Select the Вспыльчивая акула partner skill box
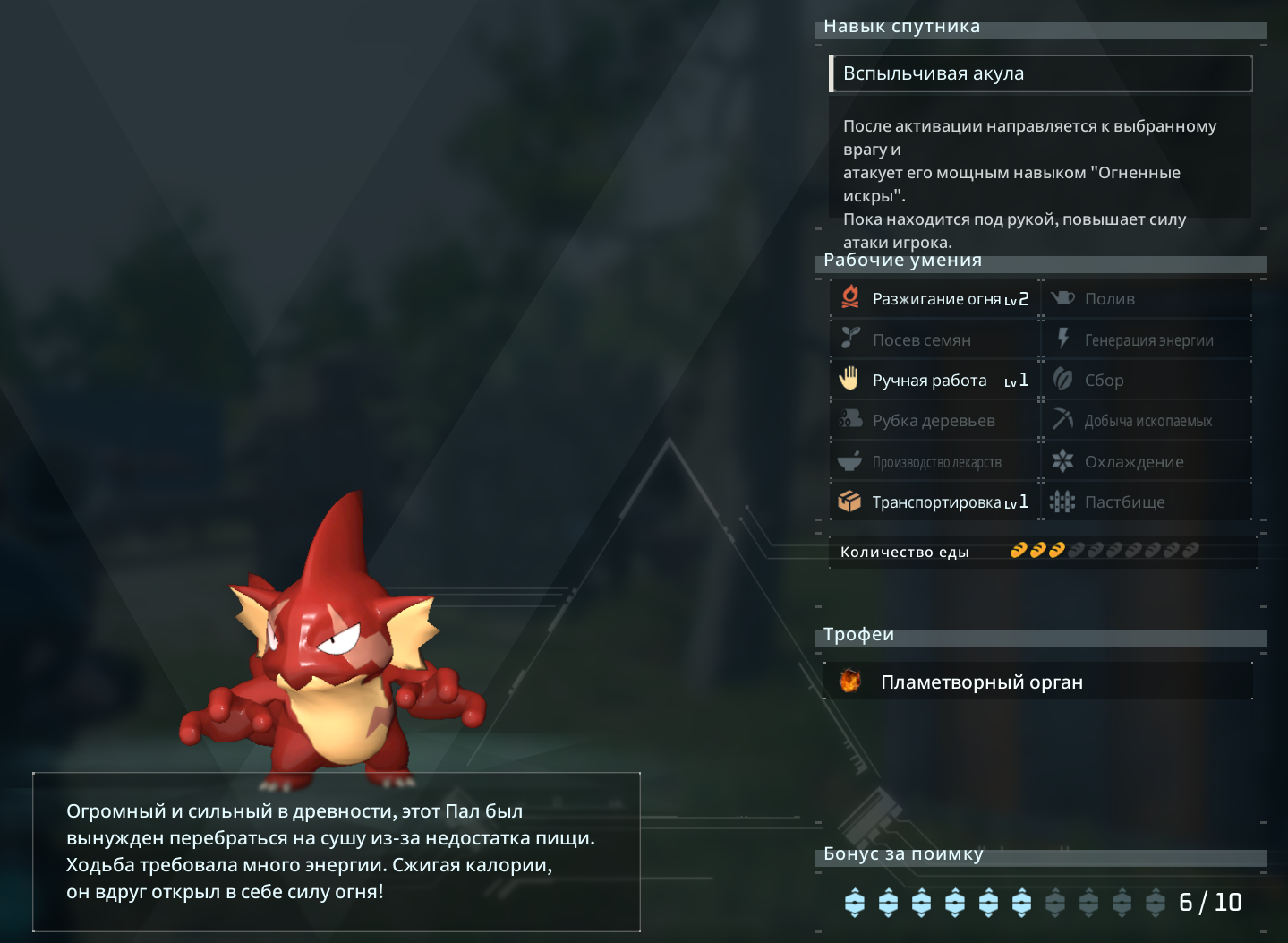Screen dimensions: 1288x943 1040,73
